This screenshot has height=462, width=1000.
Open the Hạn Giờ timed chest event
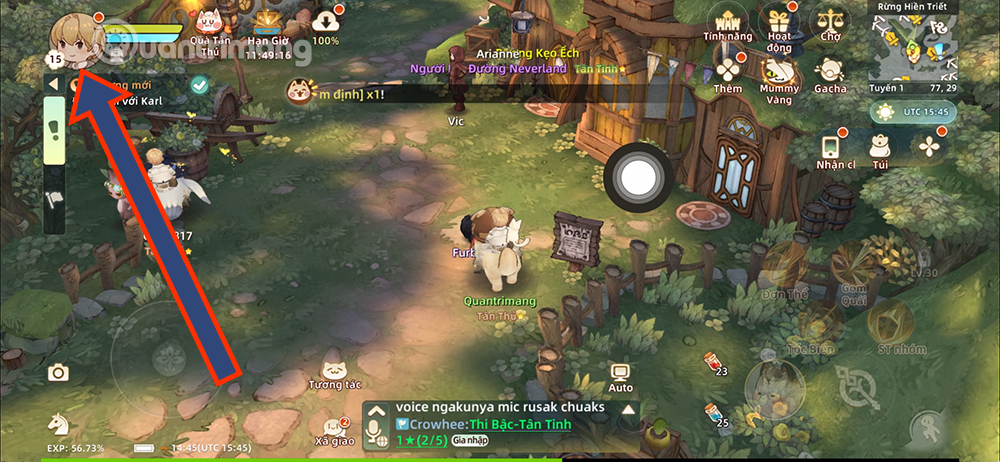point(266,24)
